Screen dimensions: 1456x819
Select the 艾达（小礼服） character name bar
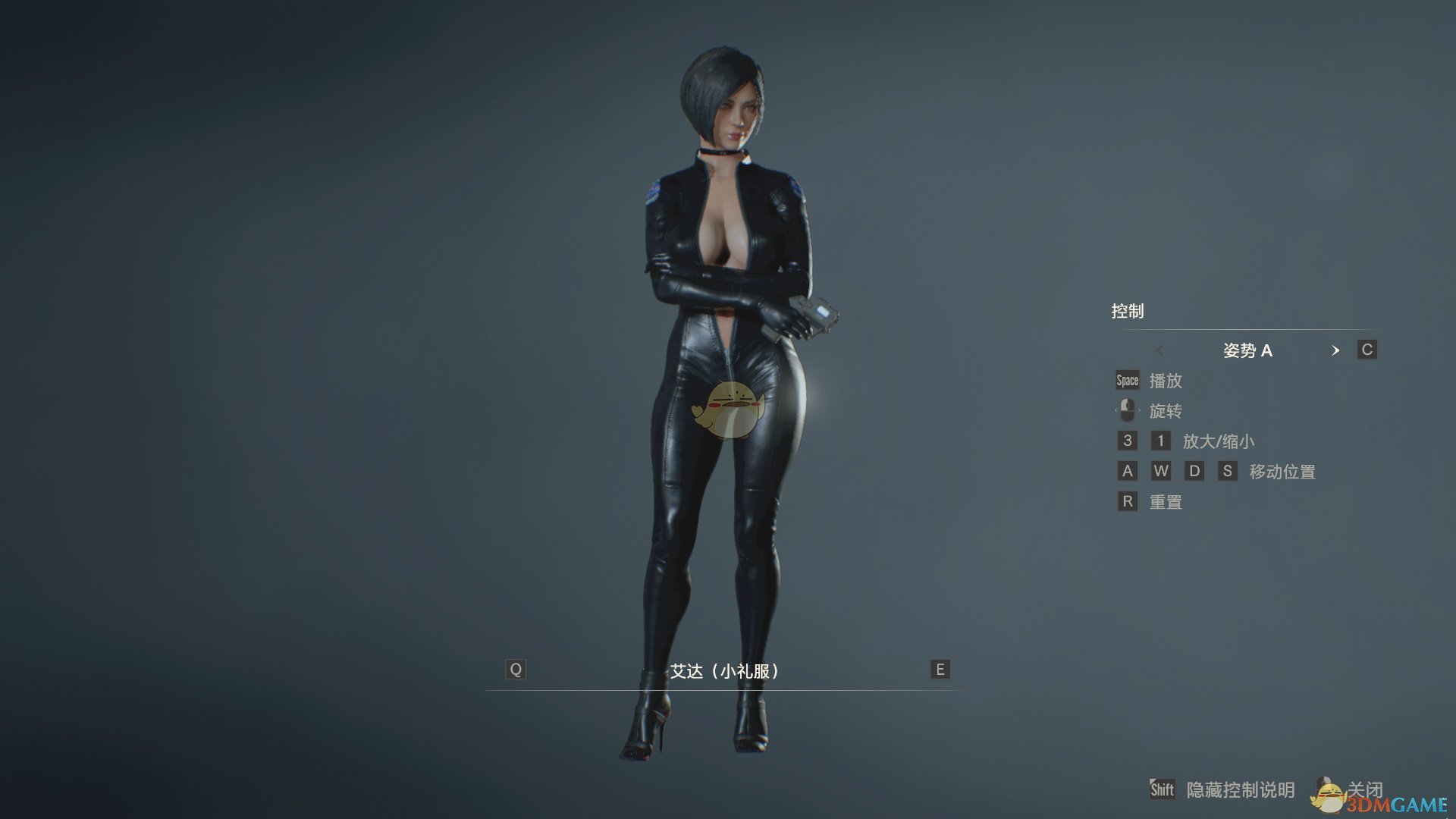(726, 670)
